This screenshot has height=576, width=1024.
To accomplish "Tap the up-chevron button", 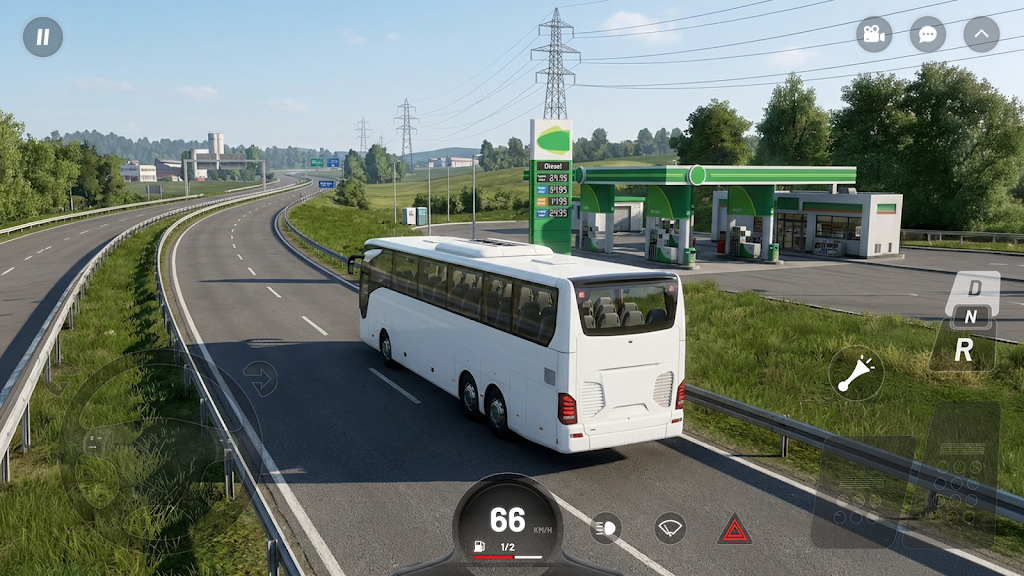I will tap(981, 35).
